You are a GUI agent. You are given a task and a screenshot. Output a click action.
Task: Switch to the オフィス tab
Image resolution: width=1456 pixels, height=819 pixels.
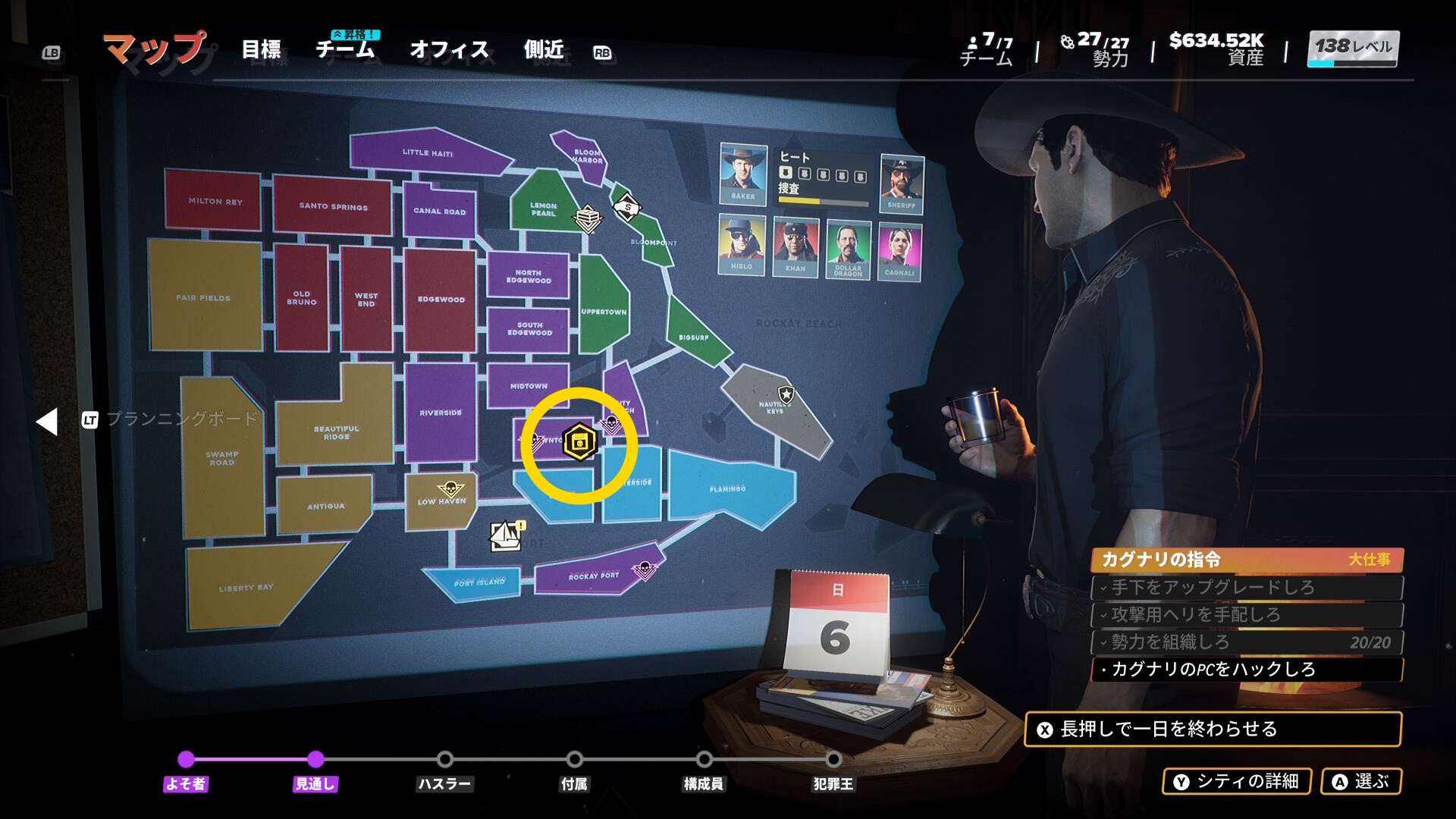click(x=449, y=50)
